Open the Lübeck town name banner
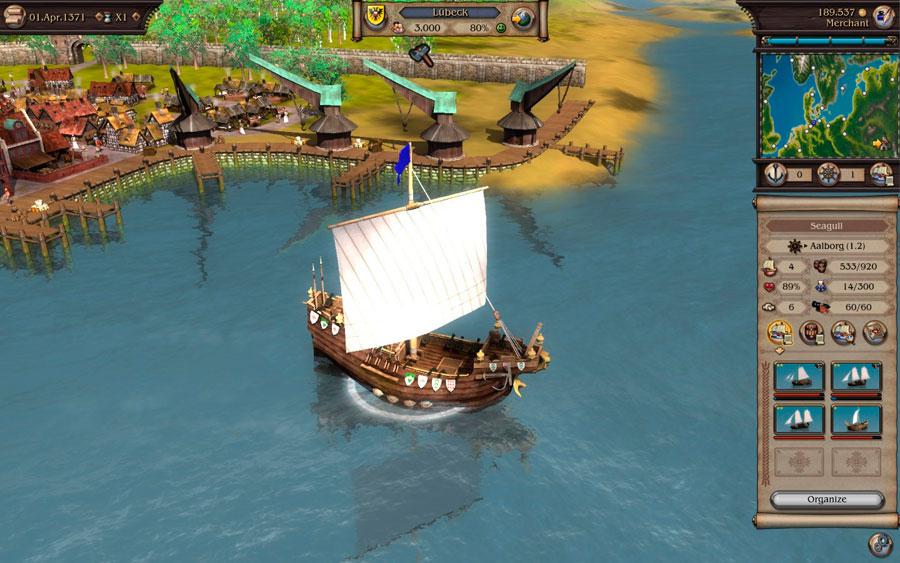This screenshot has height=563, width=900. tap(449, 12)
